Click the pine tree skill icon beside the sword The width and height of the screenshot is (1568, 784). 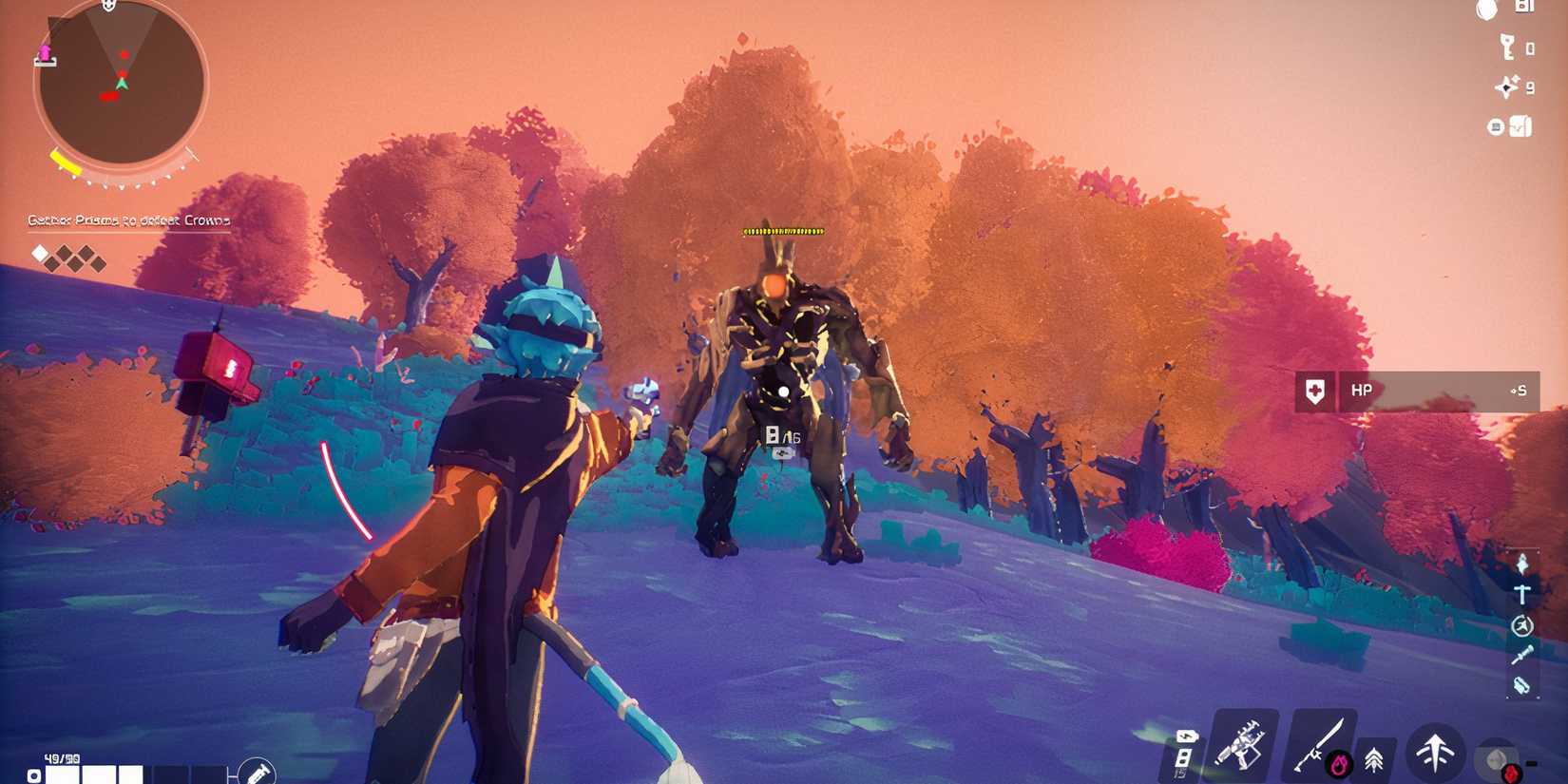point(1376,760)
